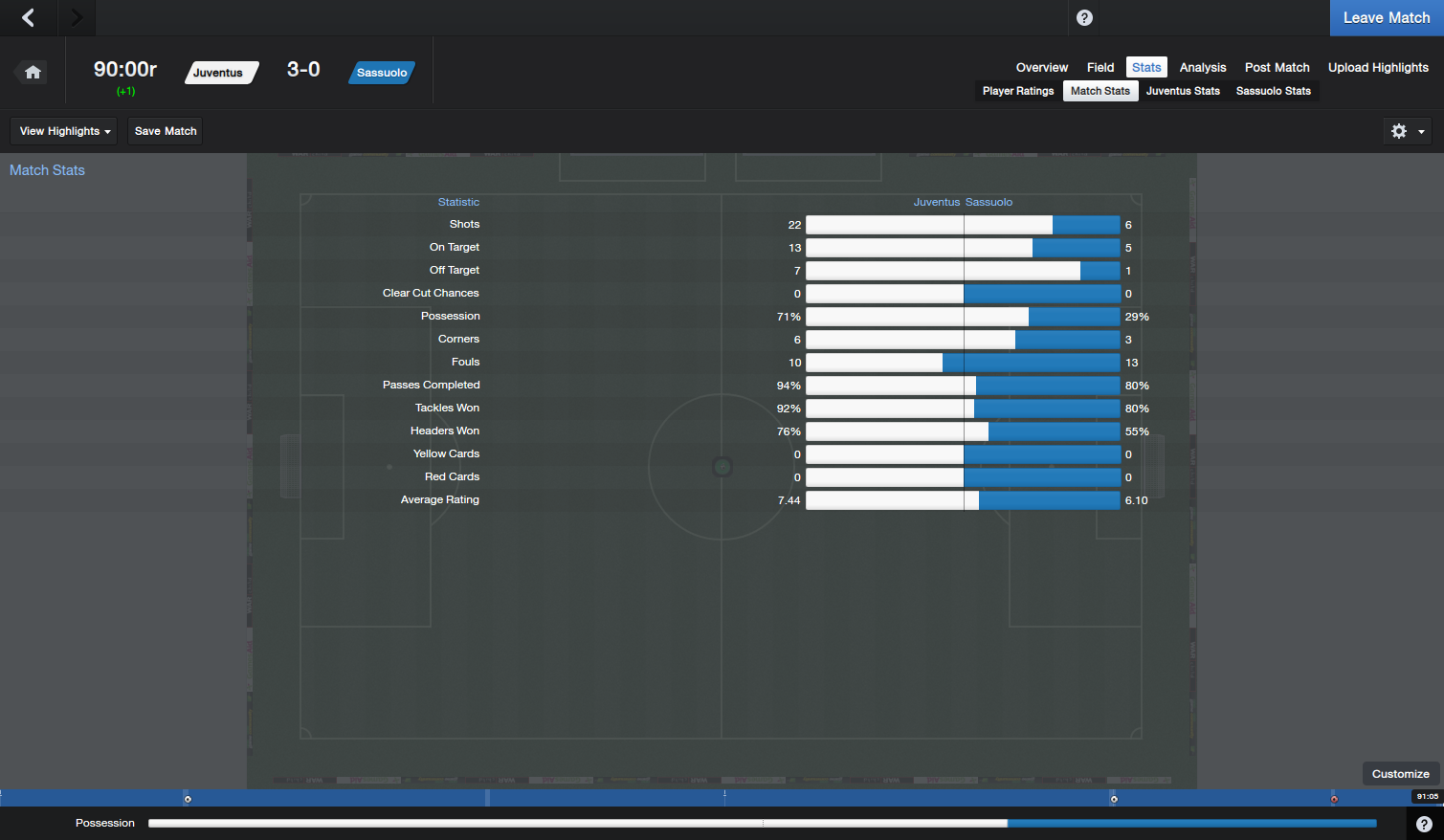Open help via the question mark icon

point(1082,17)
